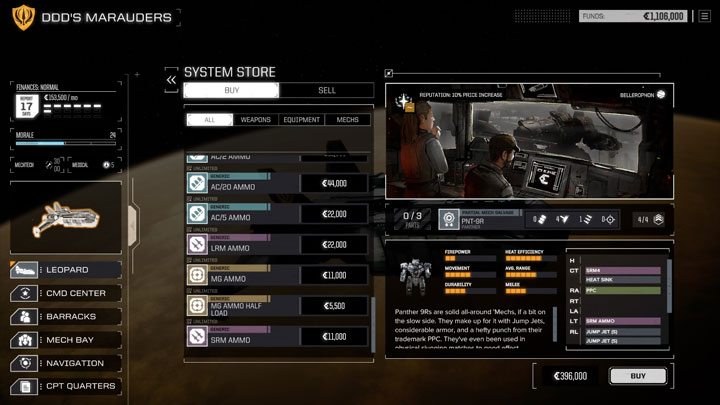
Task: Buy the selected Panther mech salvage
Action: coord(637,376)
